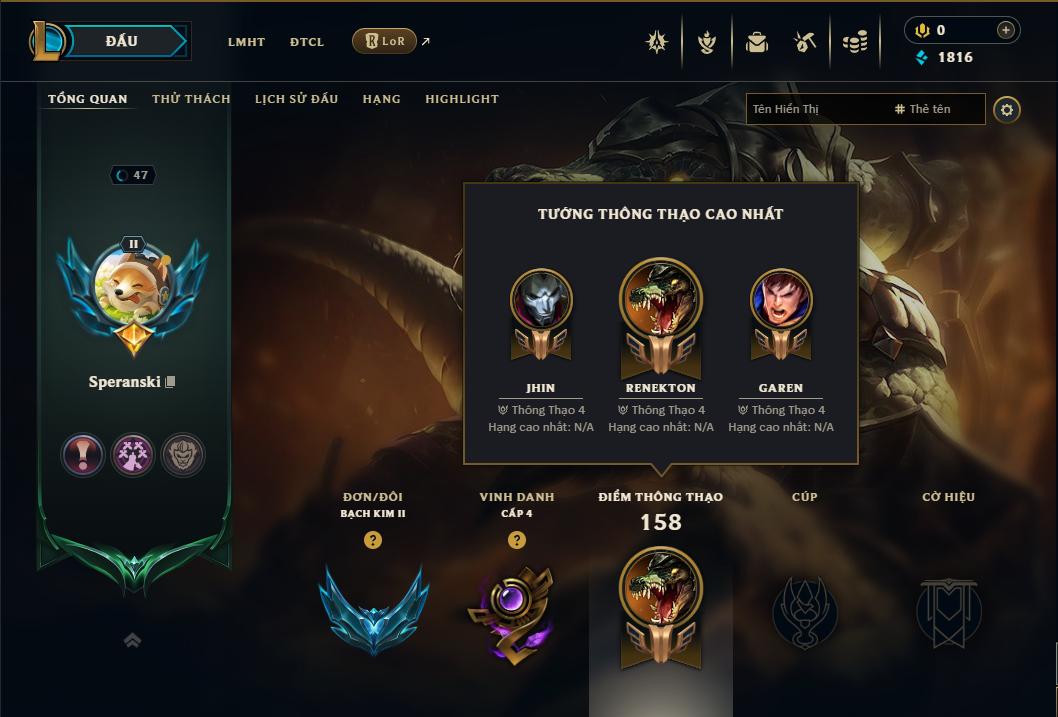1058x717 pixels.
Task: Open the coin stack store icon
Action: coord(854,42)
